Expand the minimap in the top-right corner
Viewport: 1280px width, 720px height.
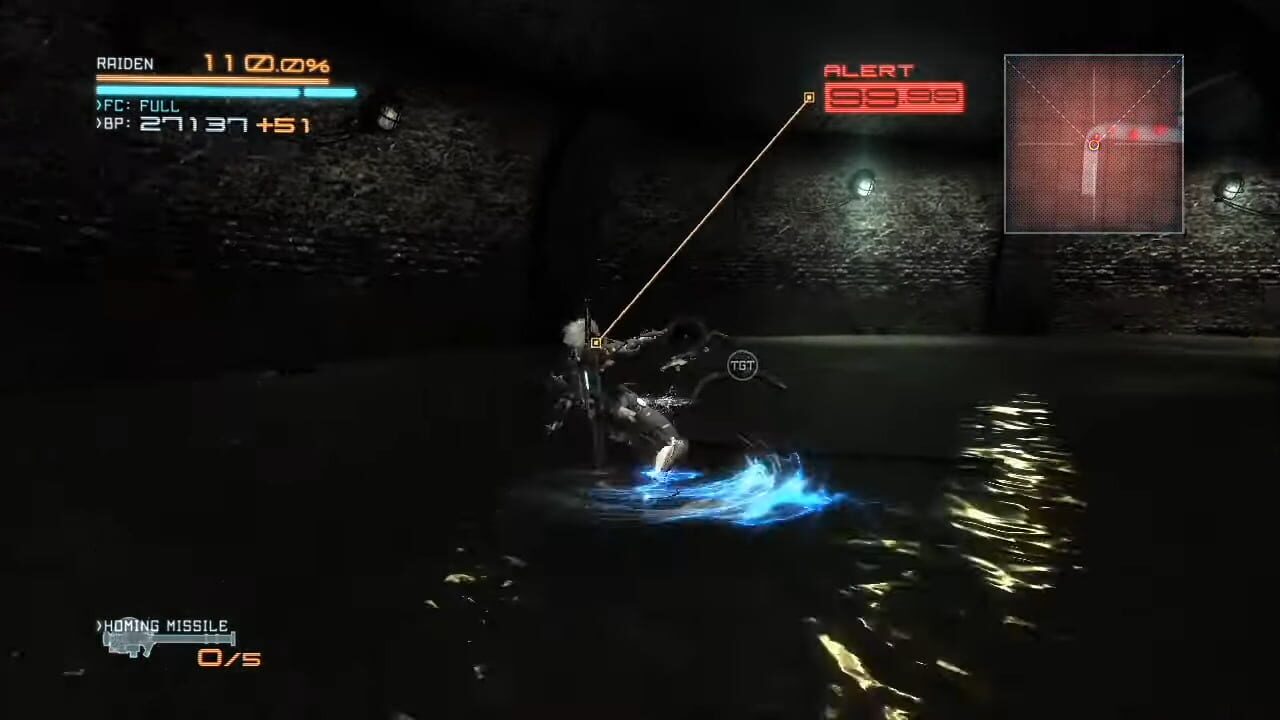coord(1093,145)
